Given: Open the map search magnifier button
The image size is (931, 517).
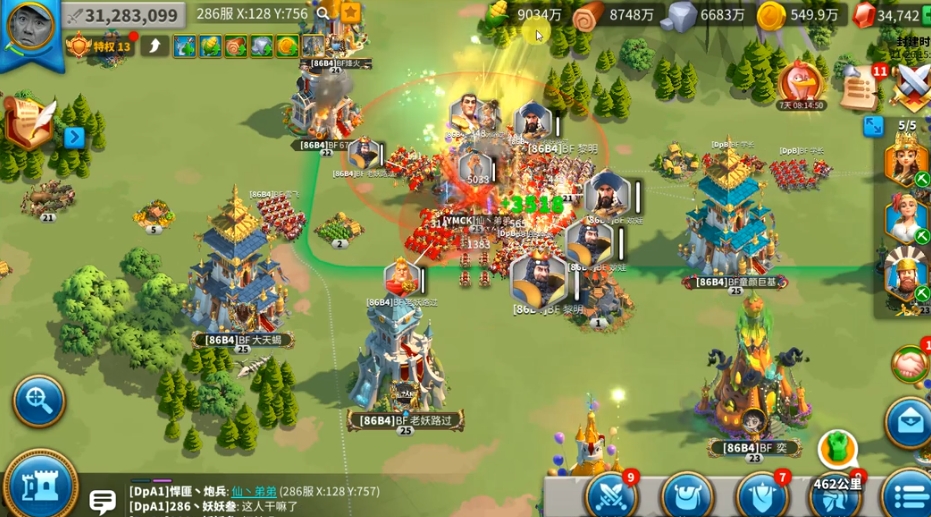Looking at the screenshot, I should point(39,401).
